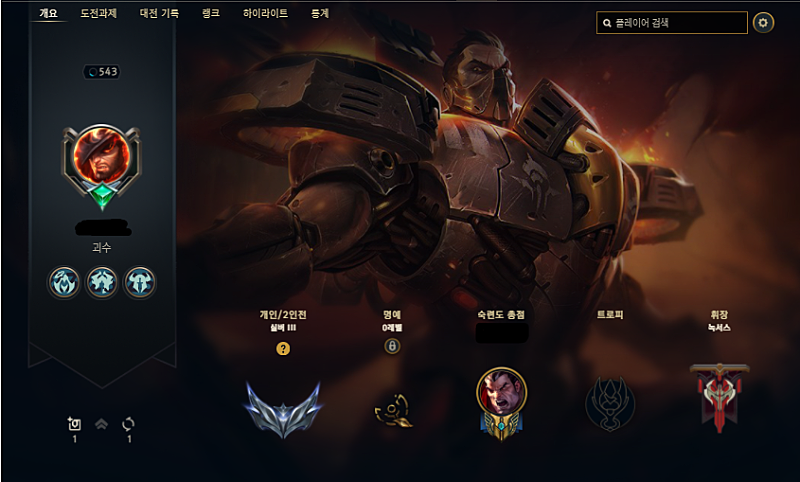The width and height of the screenshot is (800, 482).
Task: Open the 대전 기록 match history tab
Action: coord(159,14)
